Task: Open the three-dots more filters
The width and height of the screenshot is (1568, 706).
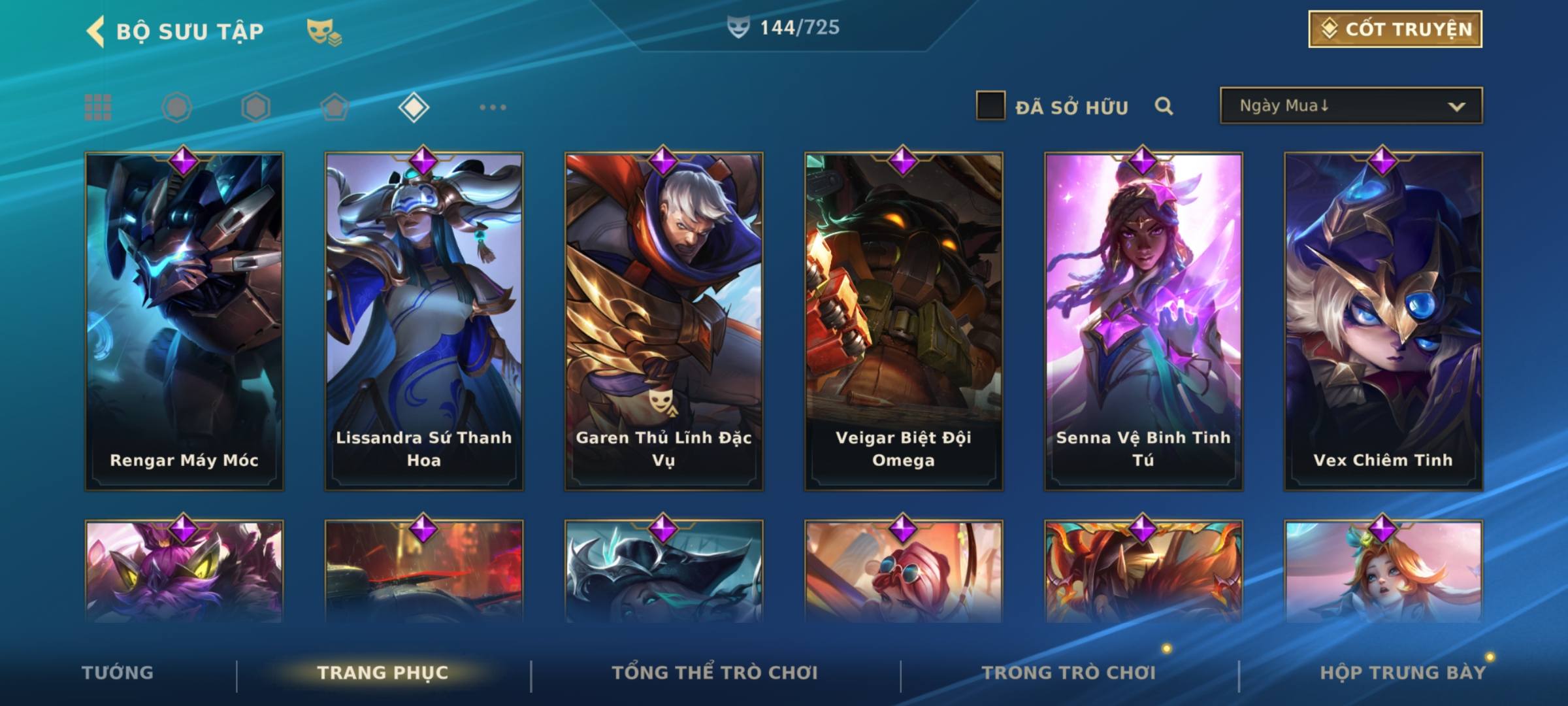Action: click(x=493, y=107)
